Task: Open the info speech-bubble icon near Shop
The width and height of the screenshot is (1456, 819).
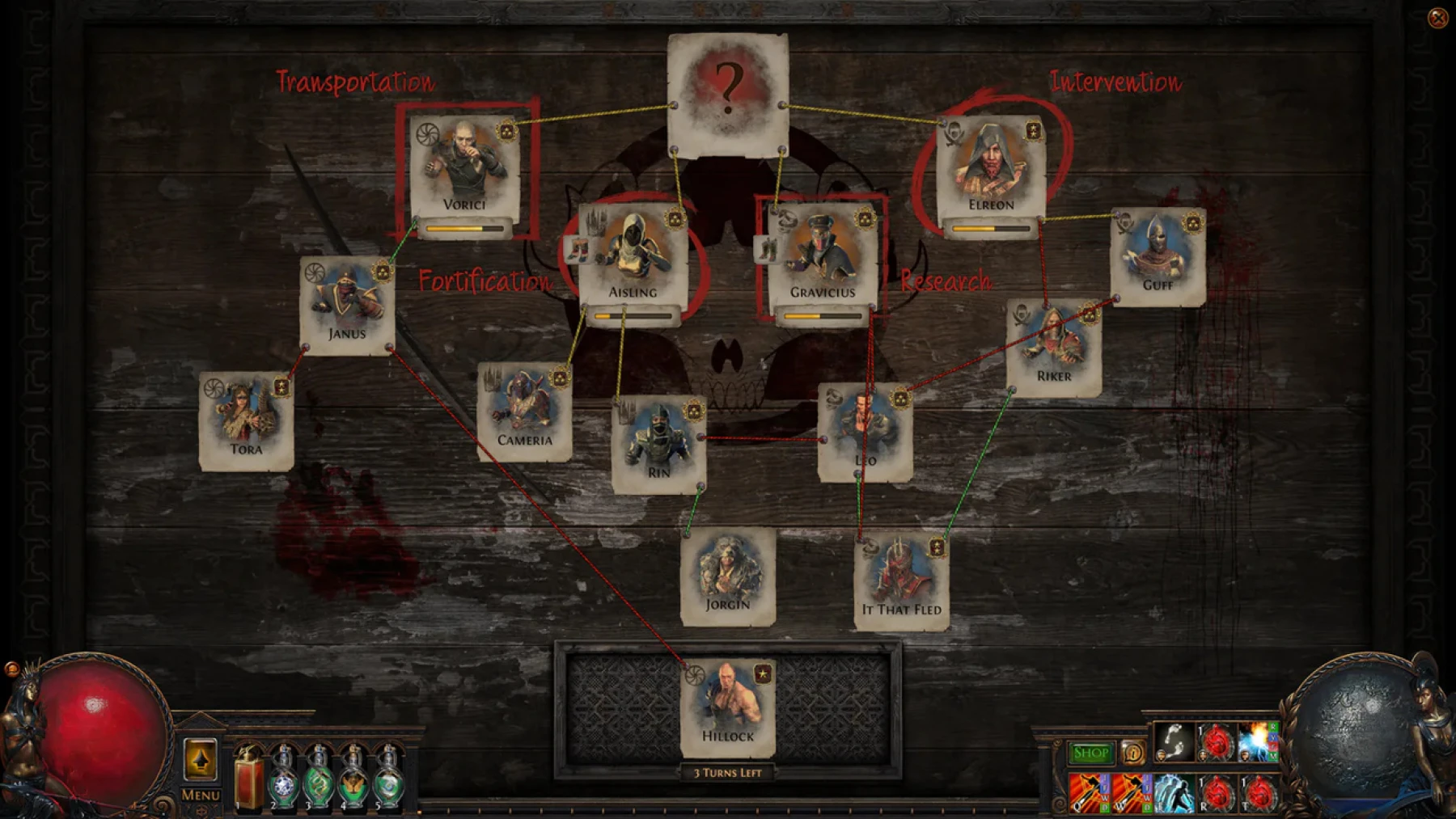Action: 1133,753
